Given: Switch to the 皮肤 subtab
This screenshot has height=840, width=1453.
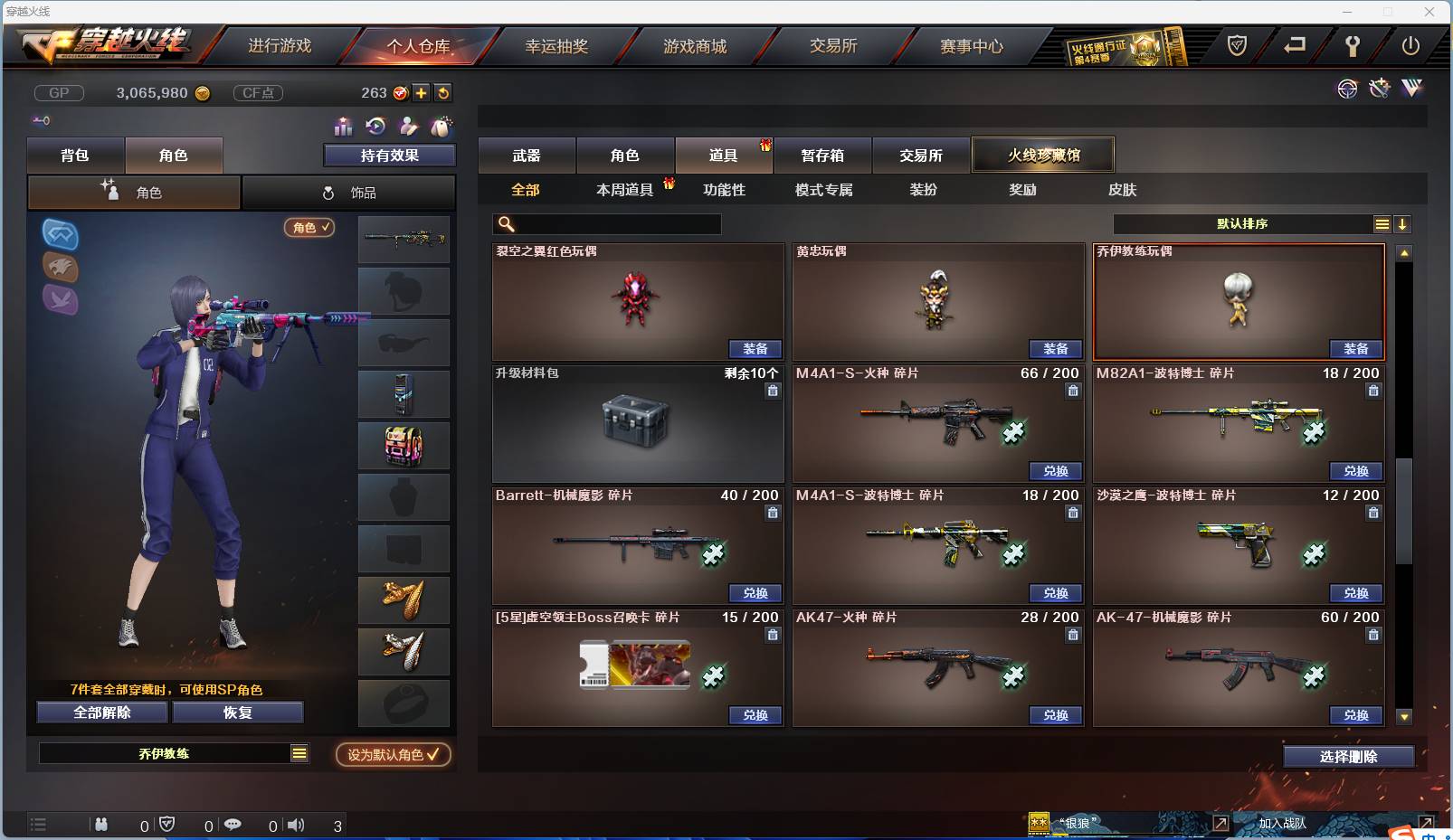Looking at the screenshot, I should tap(1124, 190).
